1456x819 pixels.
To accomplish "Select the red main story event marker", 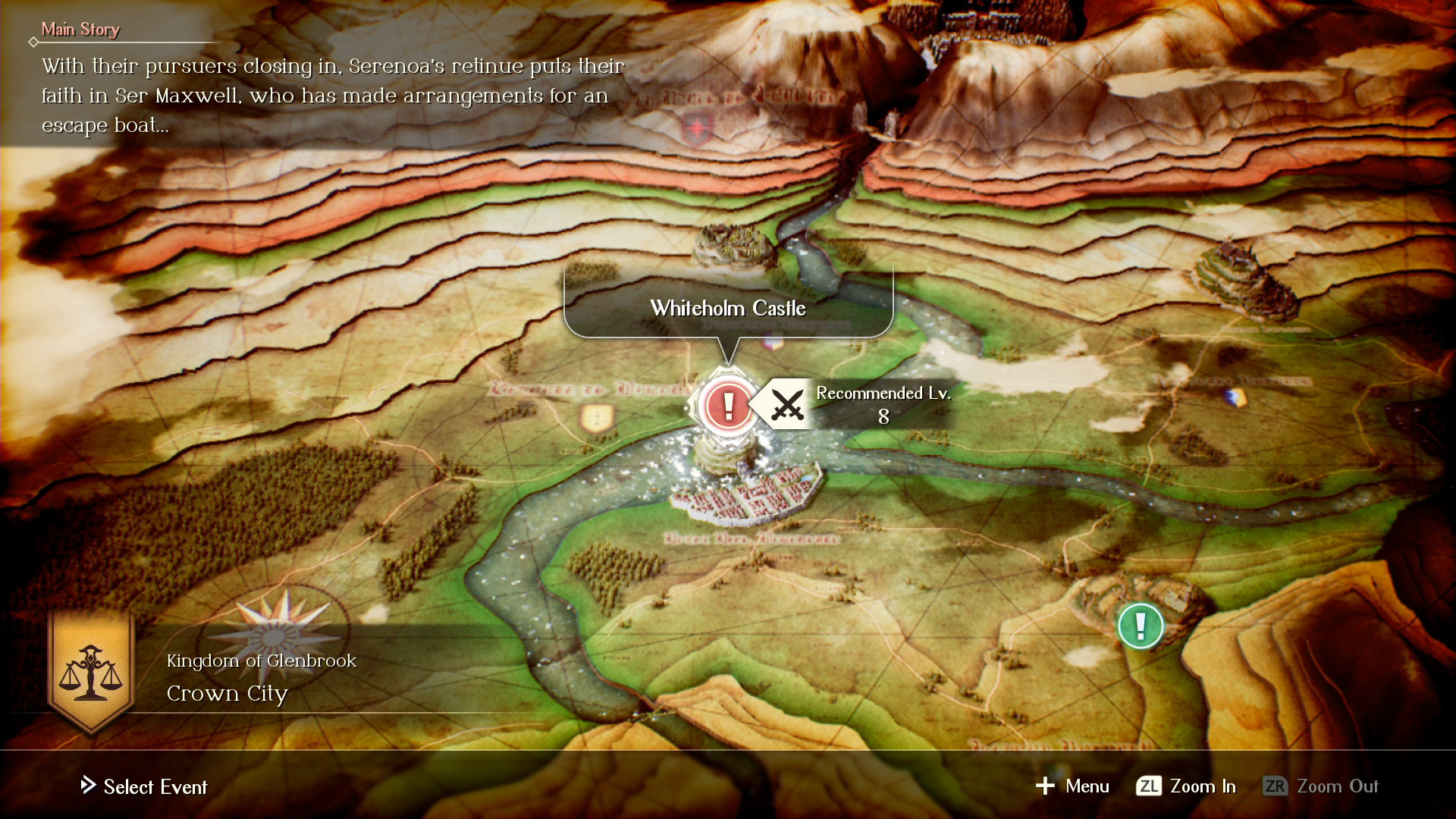I will (x=728, y=406).
